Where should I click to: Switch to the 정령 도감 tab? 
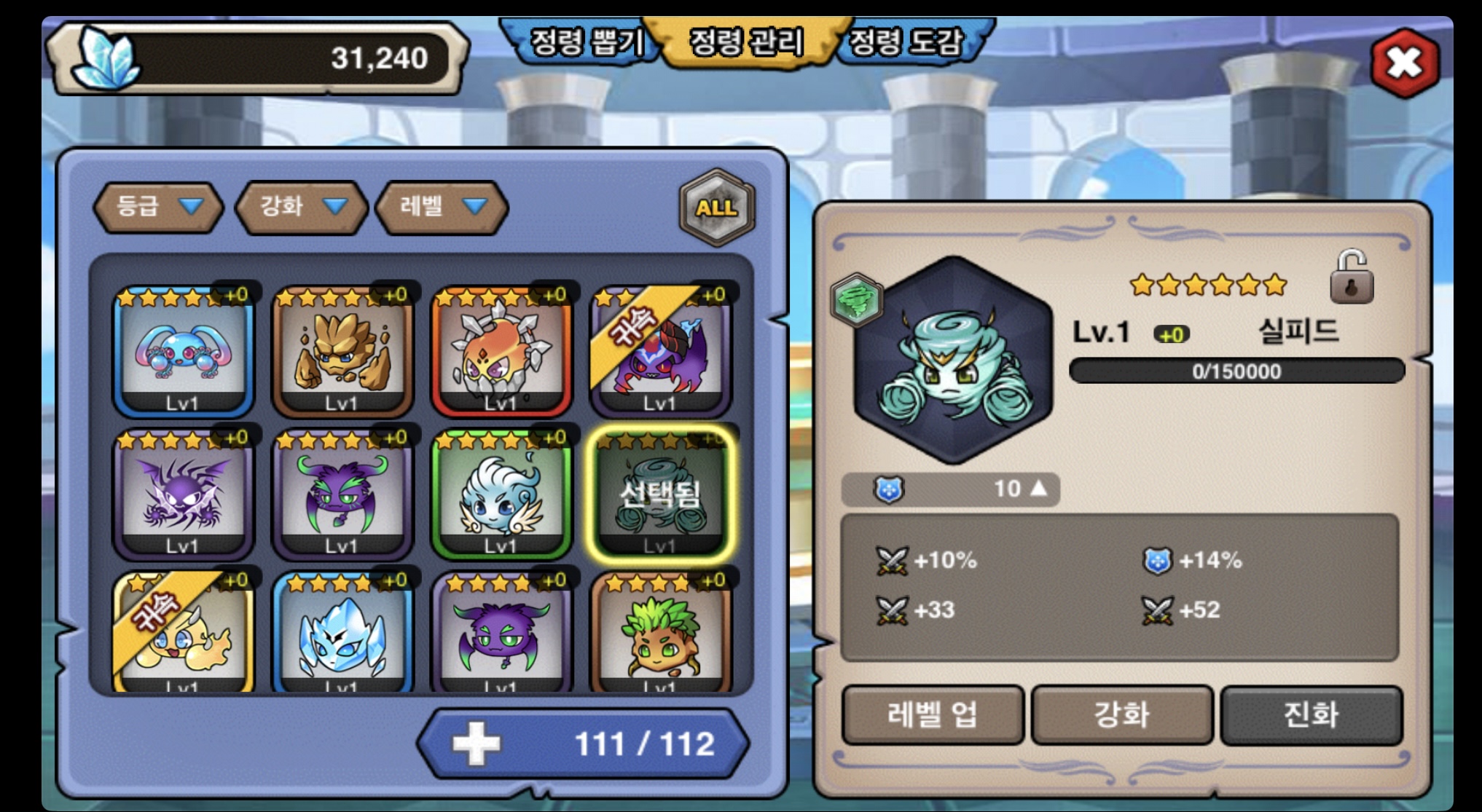pos(907,42)
